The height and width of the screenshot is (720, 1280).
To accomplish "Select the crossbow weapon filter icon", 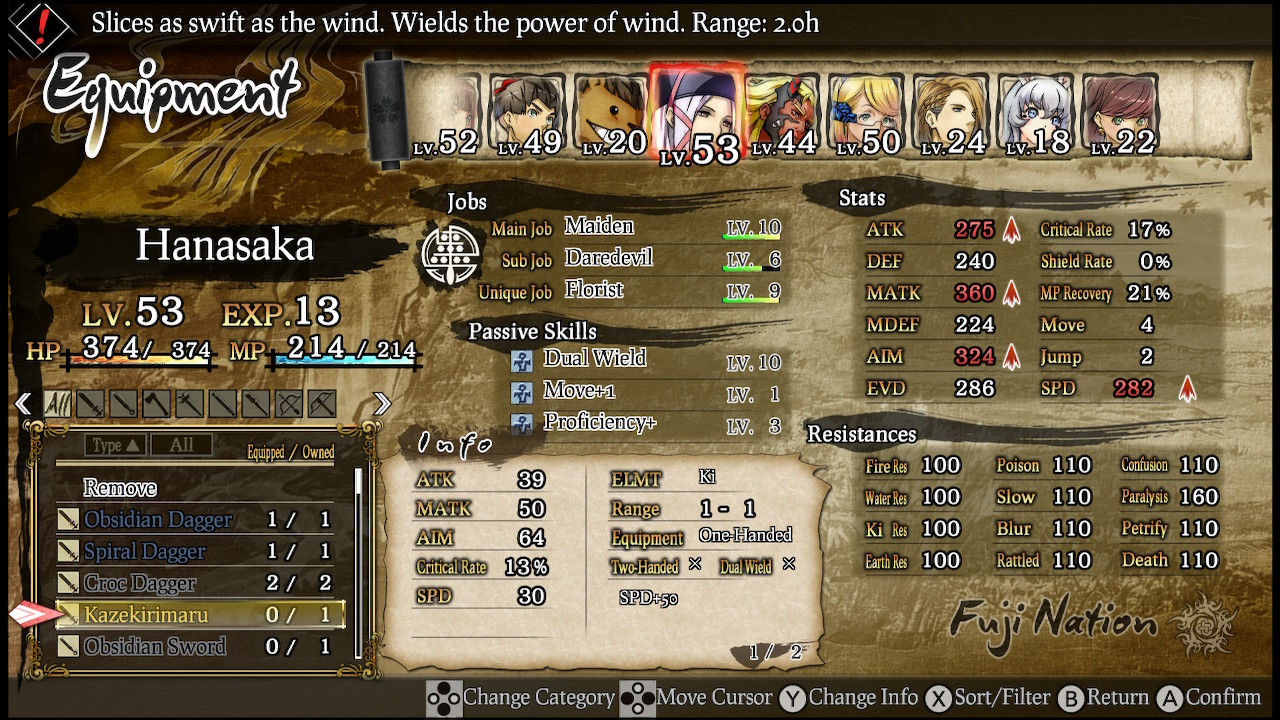I will tap(322, 403).
